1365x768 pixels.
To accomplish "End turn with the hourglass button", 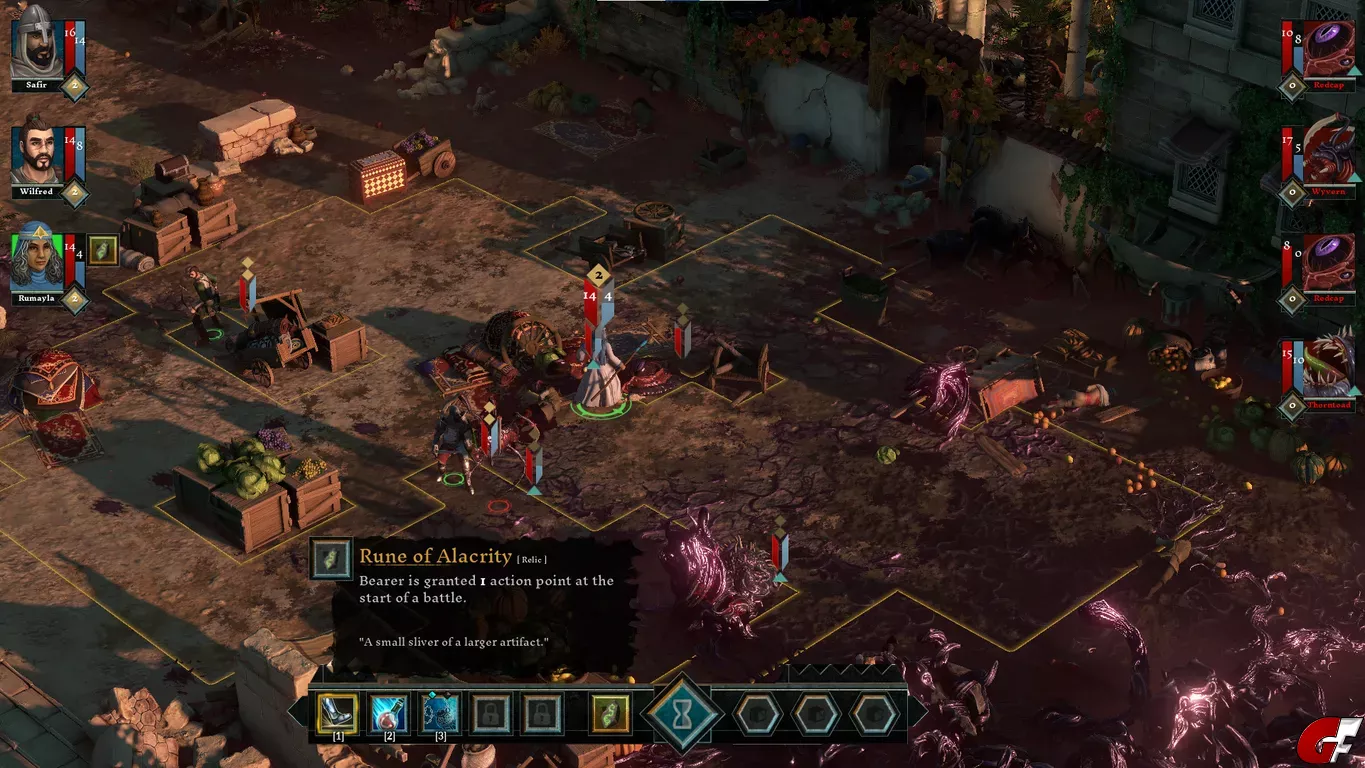I will 682,714.
